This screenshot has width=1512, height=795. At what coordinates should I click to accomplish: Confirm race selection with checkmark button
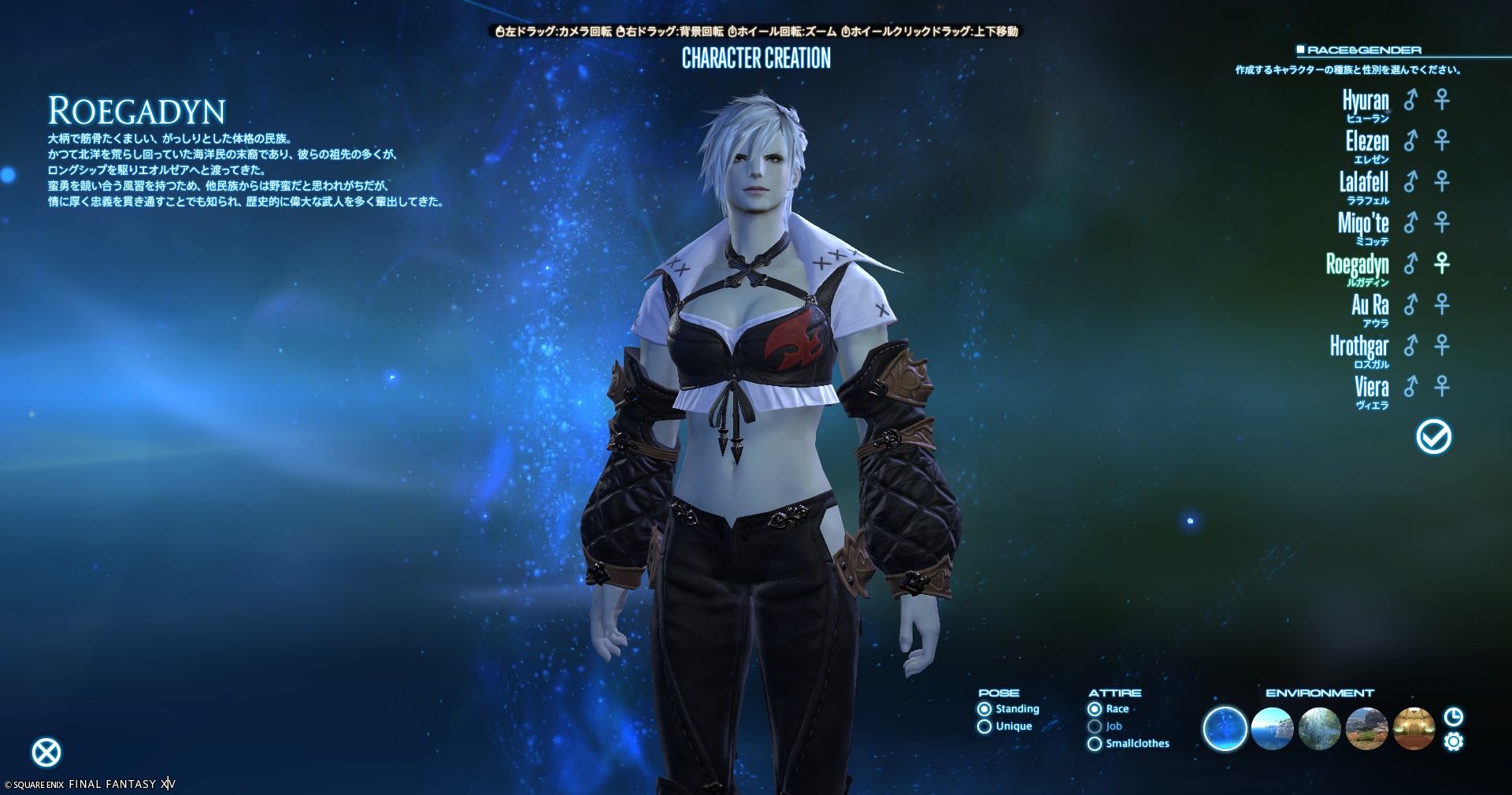click(1433, 437)
